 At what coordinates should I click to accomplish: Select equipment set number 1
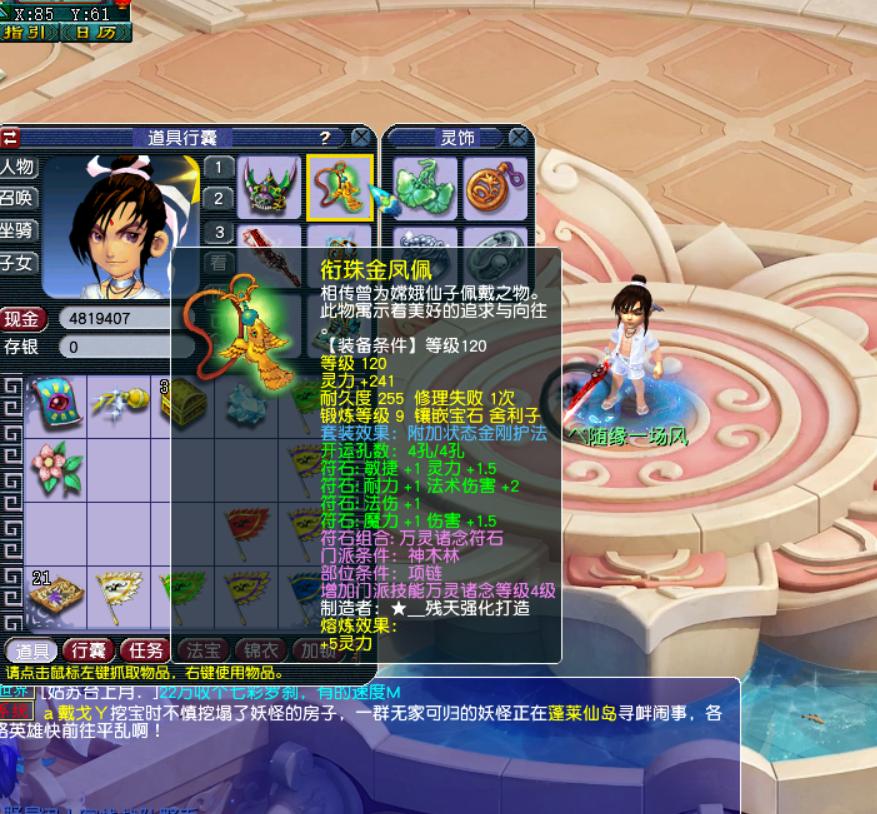[x=219, y=166]
